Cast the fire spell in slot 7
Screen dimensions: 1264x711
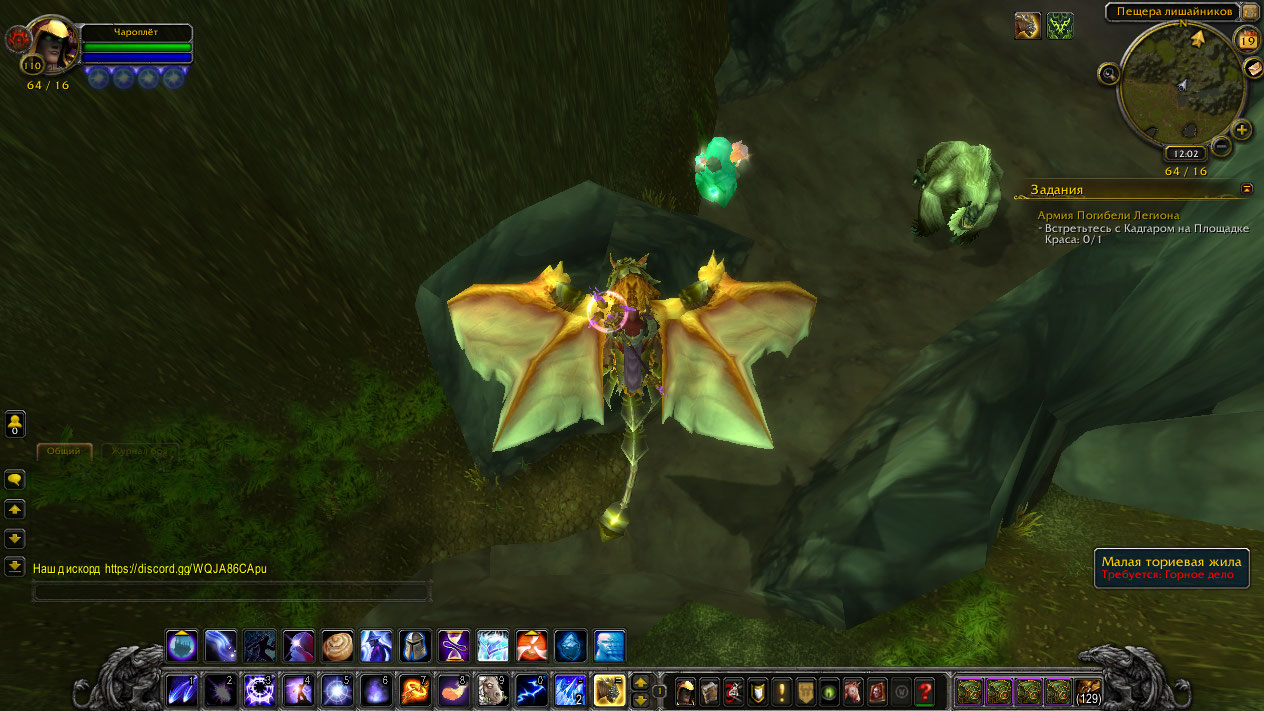coord(415,690)
